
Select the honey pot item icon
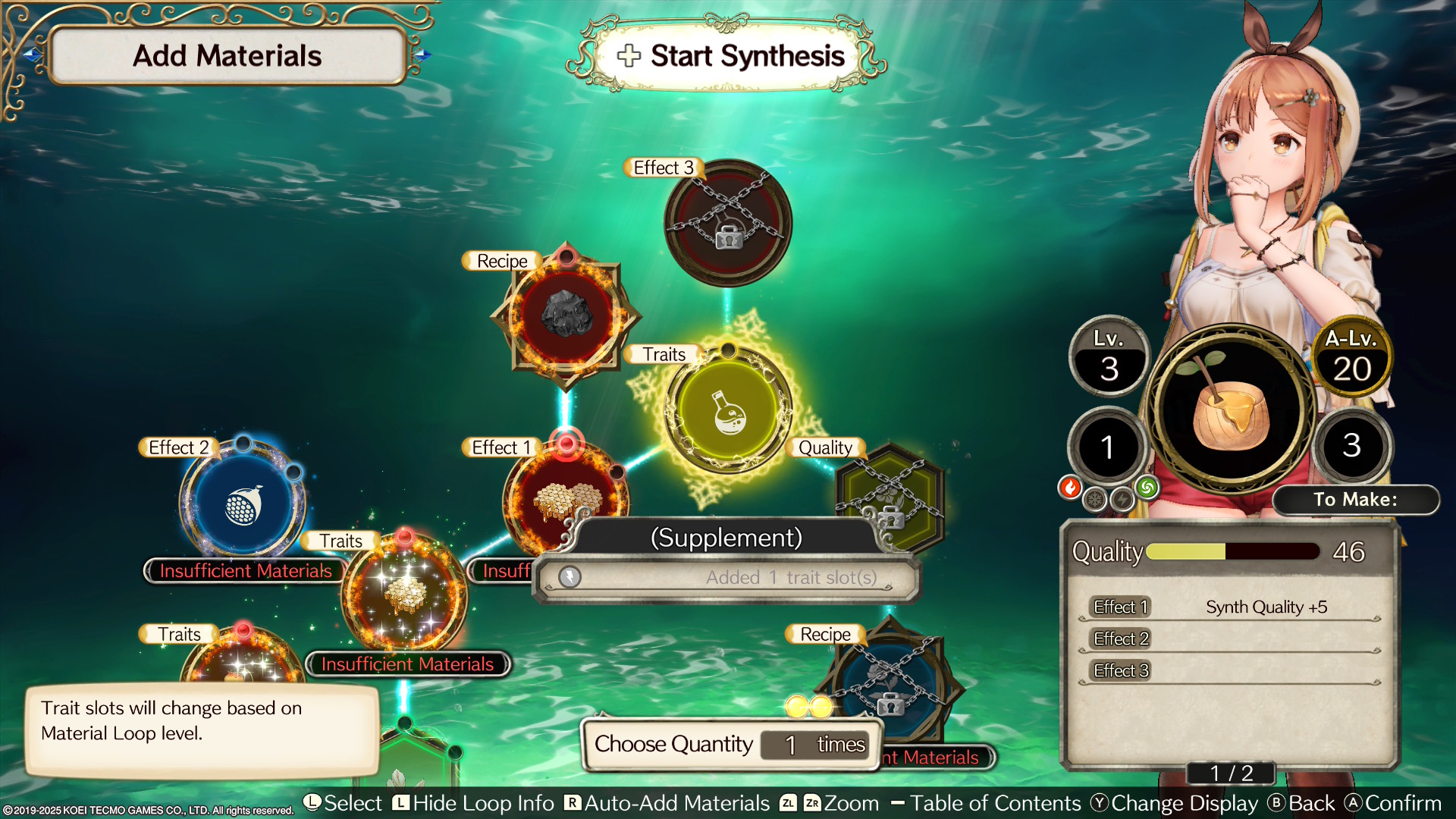1230,406
